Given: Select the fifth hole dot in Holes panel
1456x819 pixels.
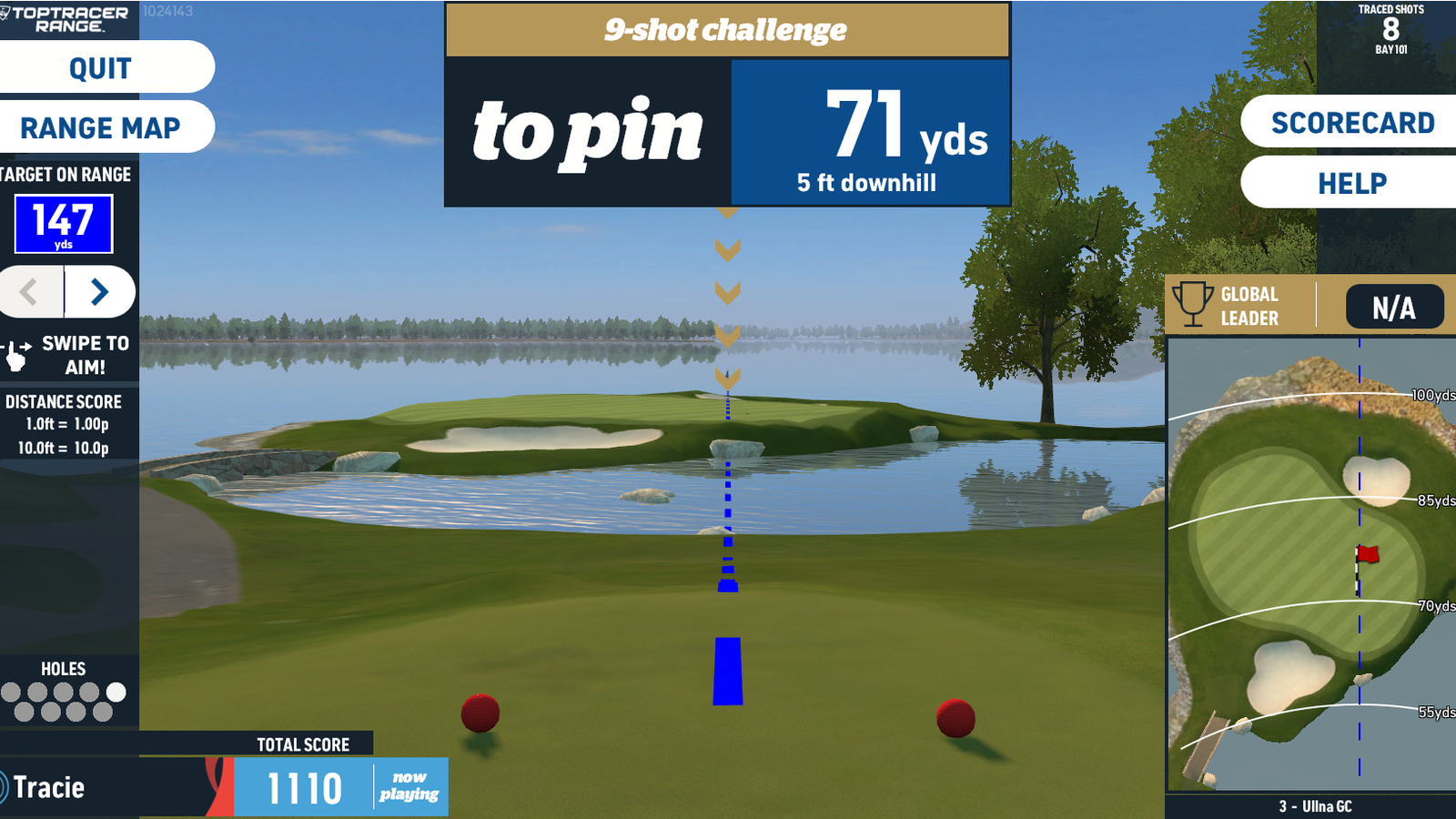Looking at the screenshot, I should click(116, 692).
